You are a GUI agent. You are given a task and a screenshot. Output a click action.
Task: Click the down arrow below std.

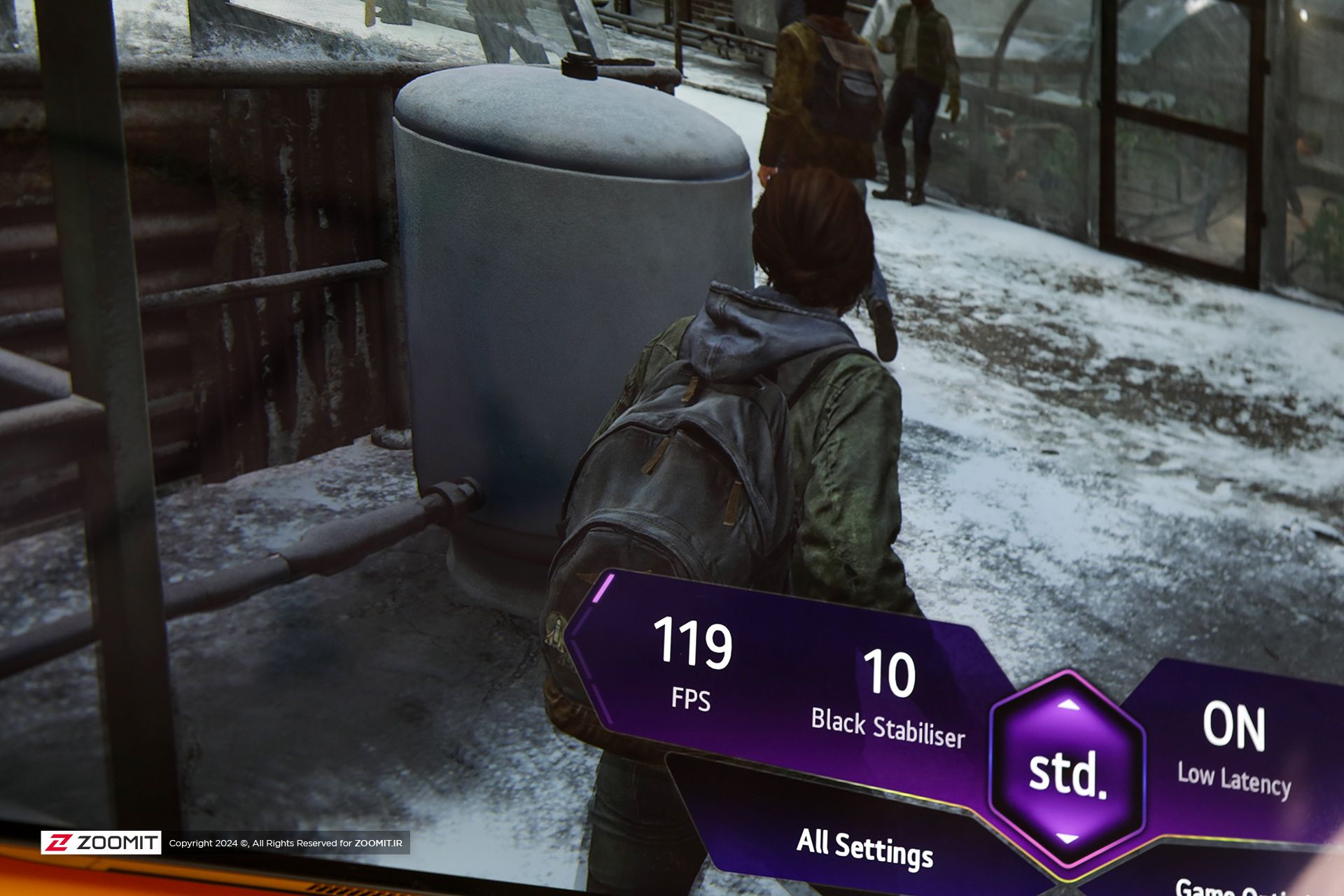(x=1067, y=839)
